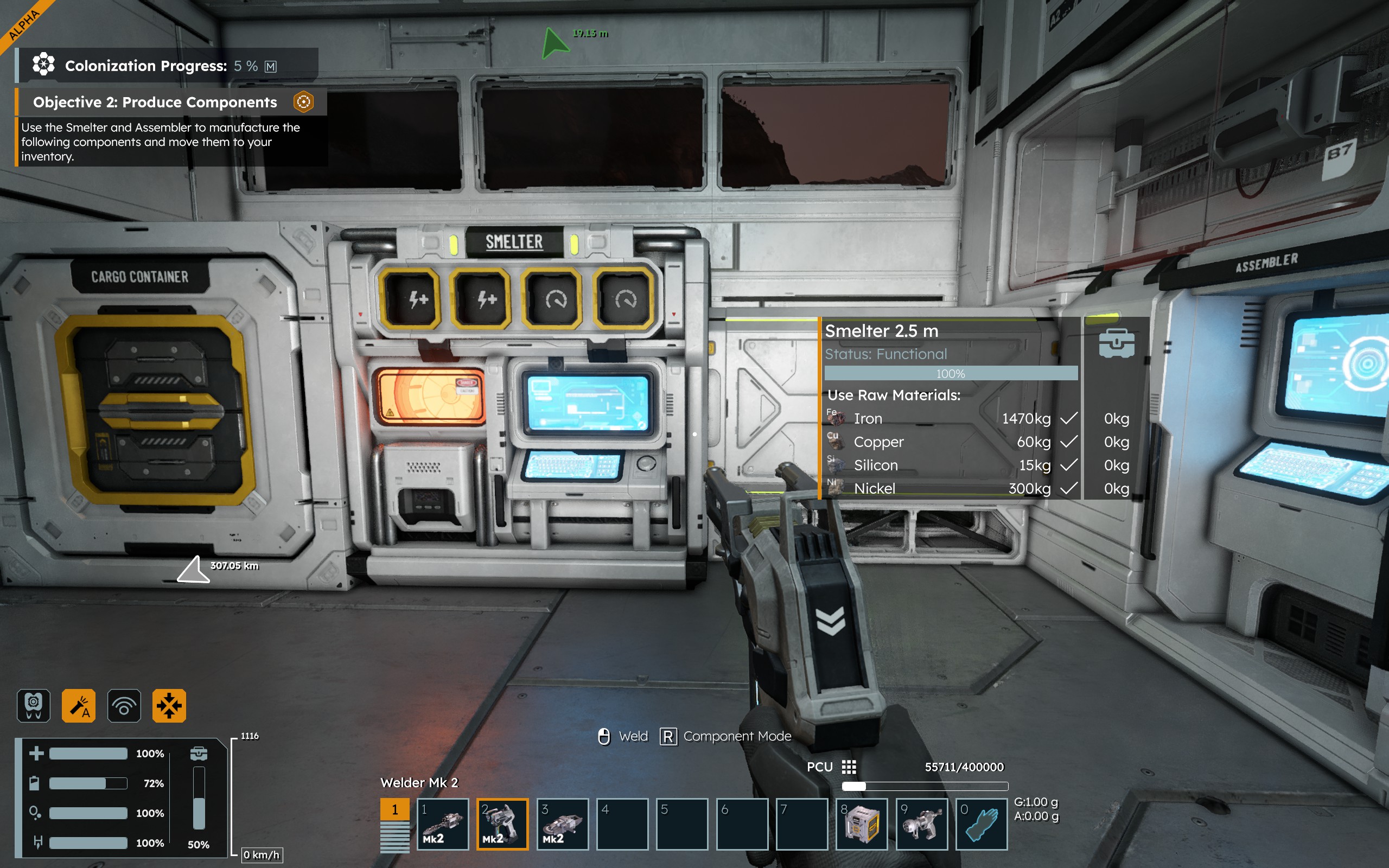Select the Welder Mk 2 hotbar slot
Screen dimensions: 1389x868
[502, 824]
